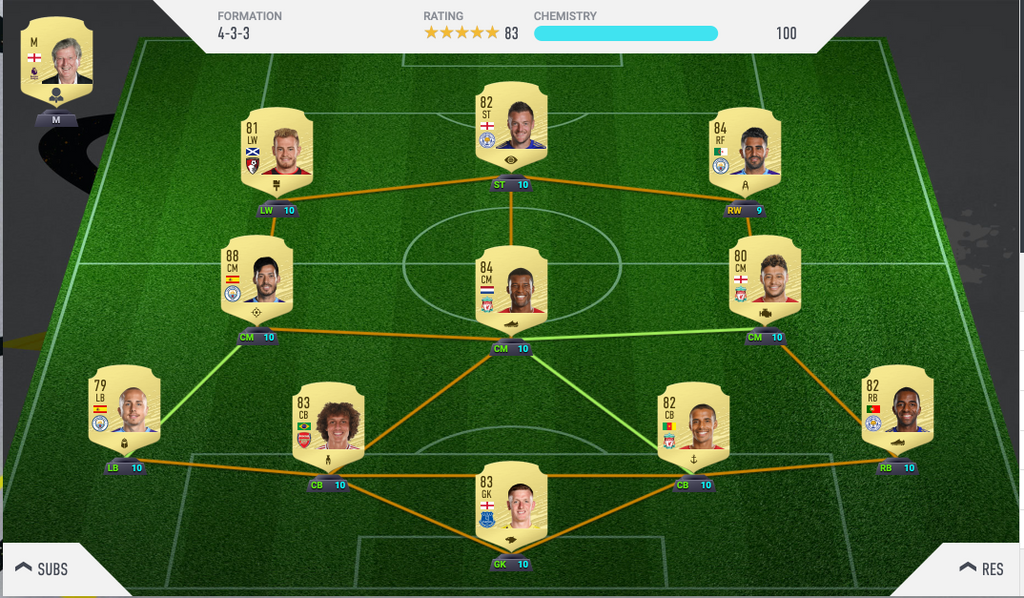
Task: Select the manager card
Action: pyautogui.click(x=57, y=62)
